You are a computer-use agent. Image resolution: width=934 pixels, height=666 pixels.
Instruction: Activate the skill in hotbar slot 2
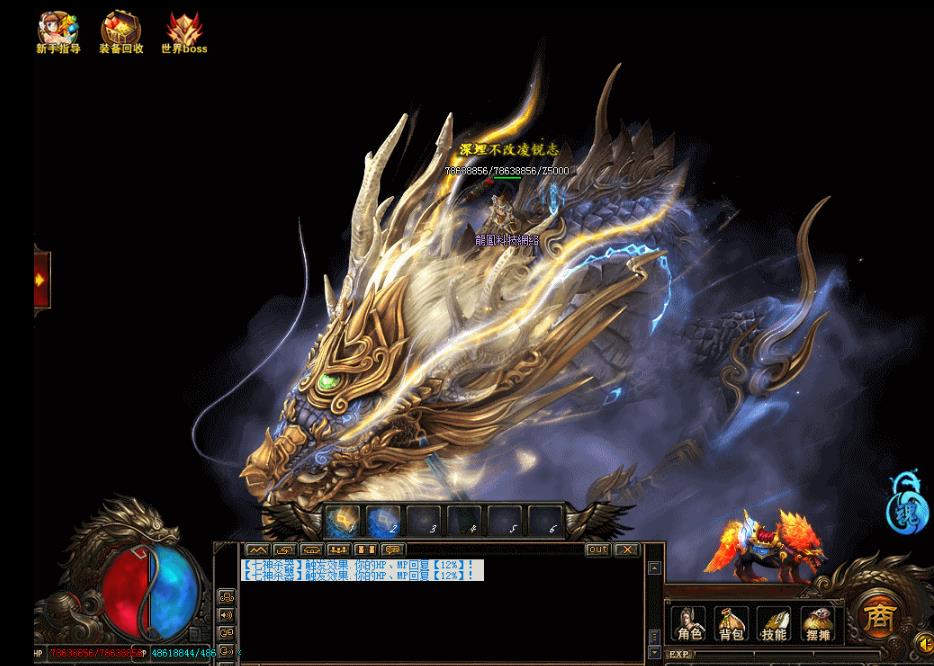[x=383, y=521]
